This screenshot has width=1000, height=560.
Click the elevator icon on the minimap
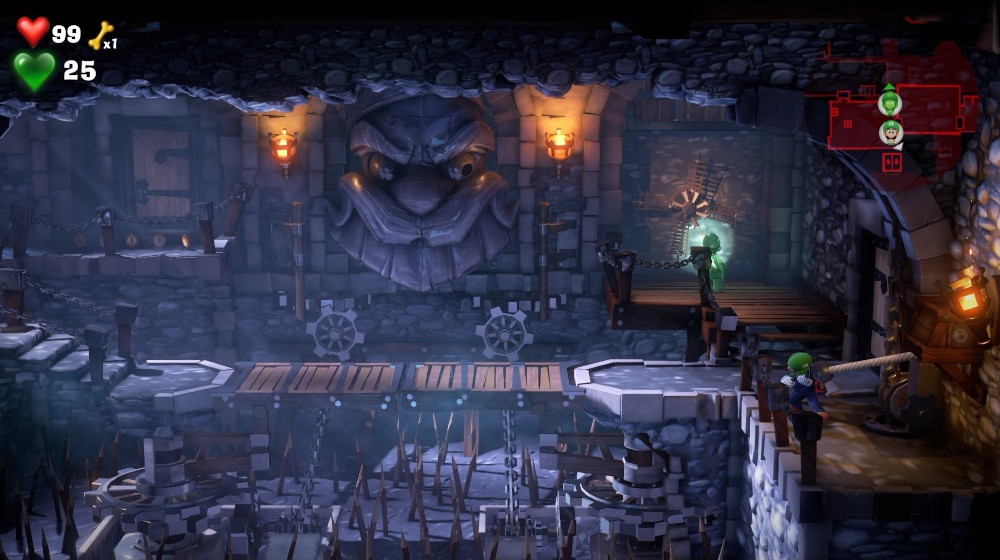coord(892,161)
